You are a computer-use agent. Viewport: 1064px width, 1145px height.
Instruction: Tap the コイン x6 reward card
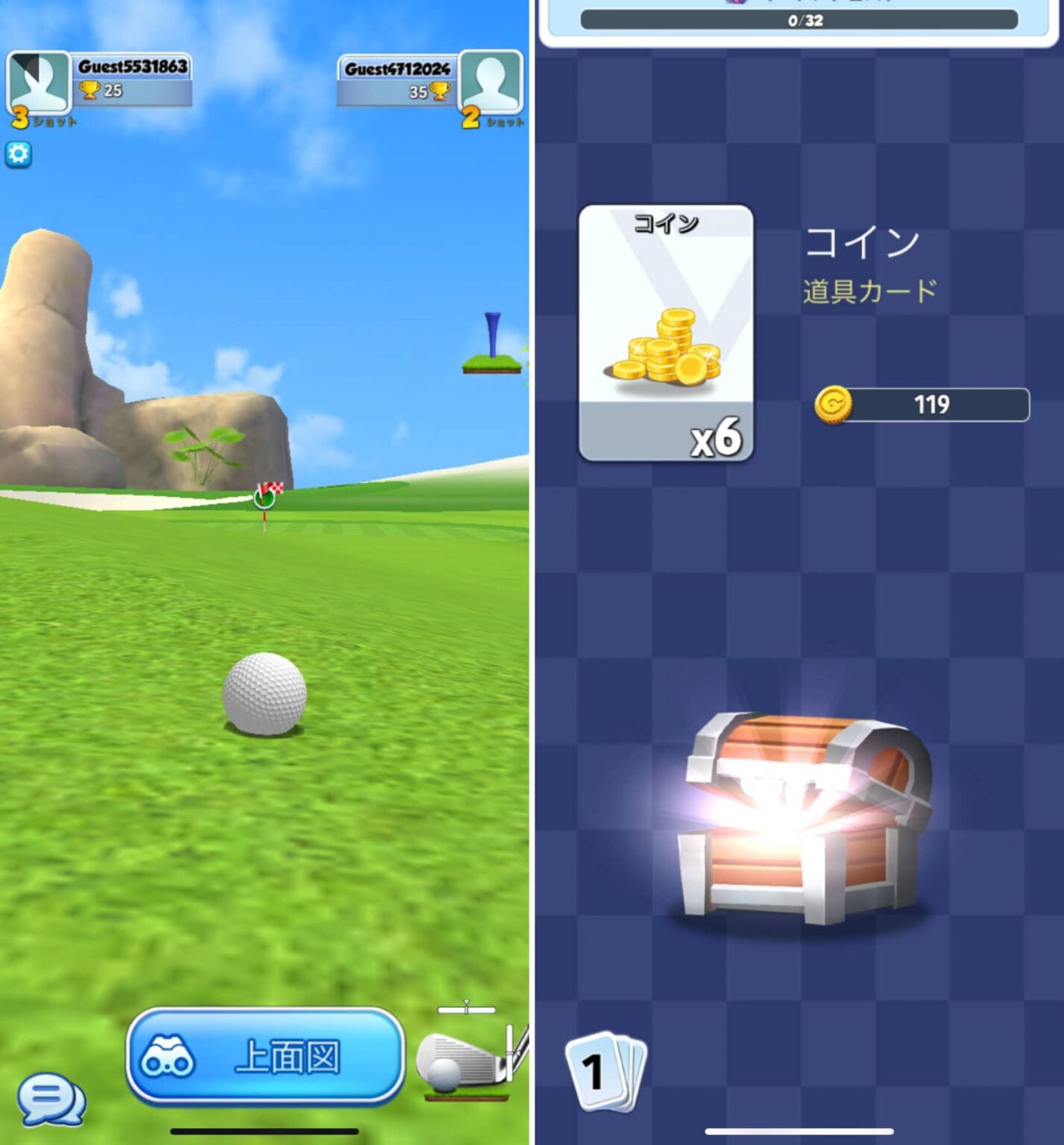click(666, 332)
